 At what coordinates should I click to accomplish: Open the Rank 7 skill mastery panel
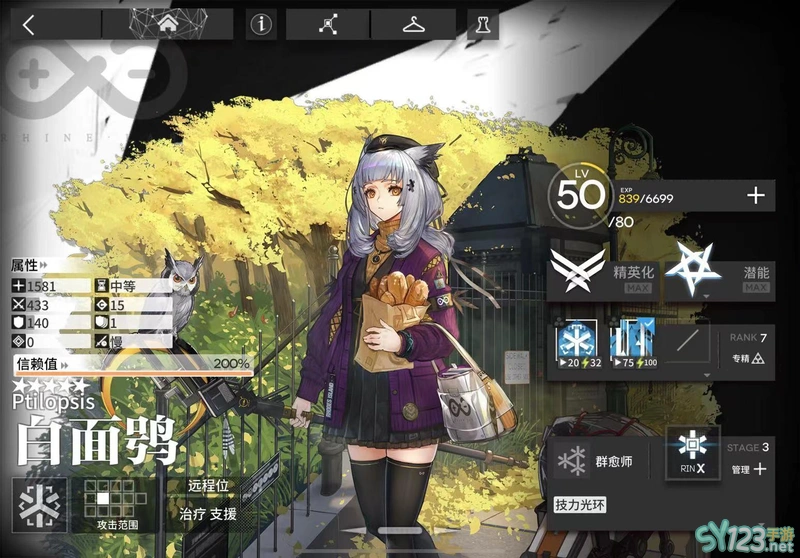point(747,348)
